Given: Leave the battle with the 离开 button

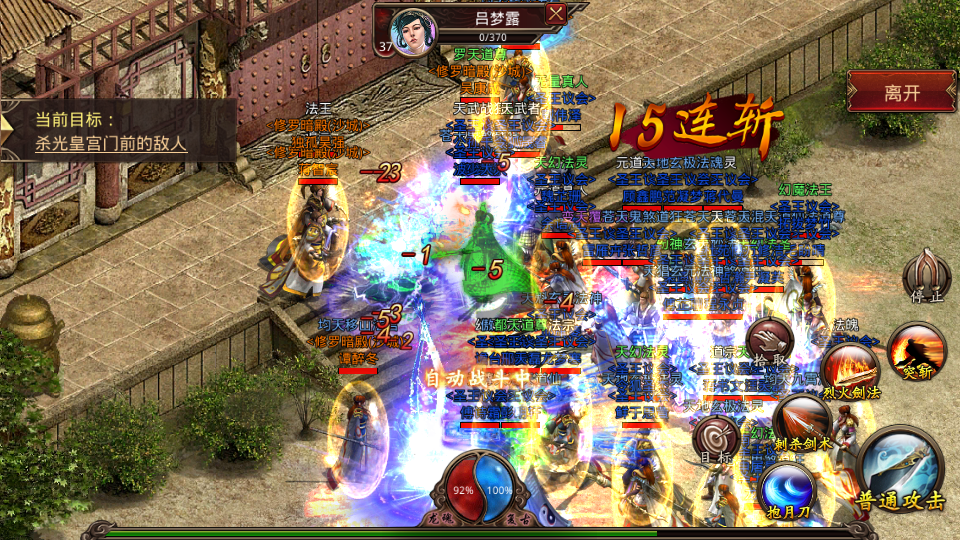Looking at the screenshot, I should point(902,94).
